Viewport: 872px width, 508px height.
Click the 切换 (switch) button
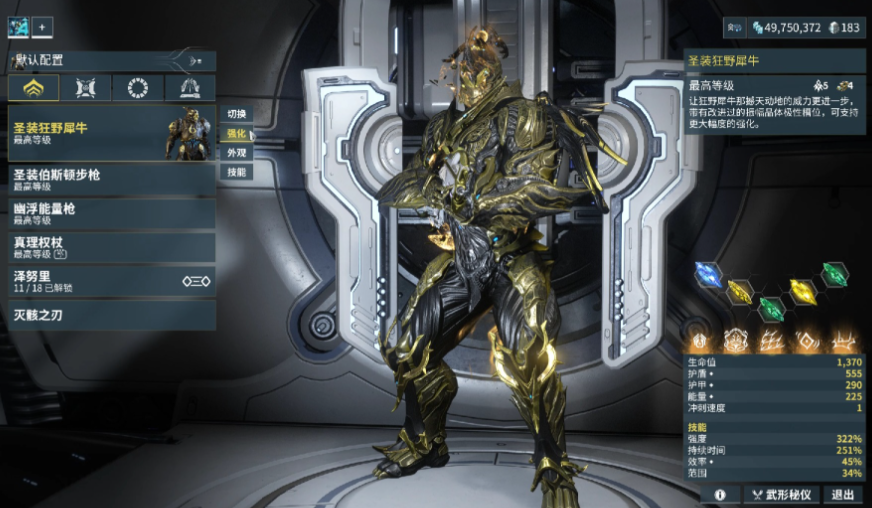click(x=236, y=114)
